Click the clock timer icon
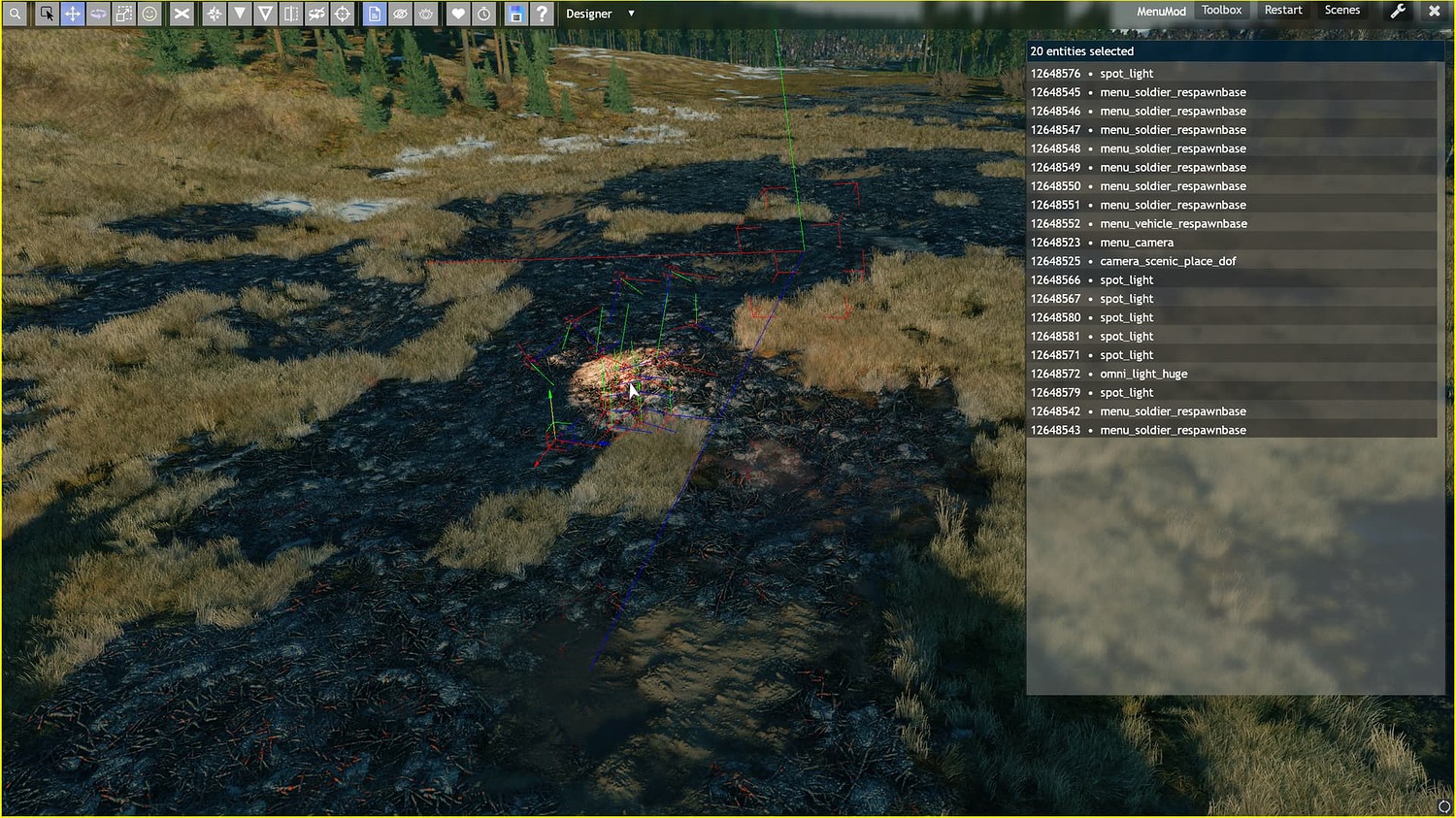Image resolution: width=1456 pixels, height=818 pixels. [x=483, y=14]
